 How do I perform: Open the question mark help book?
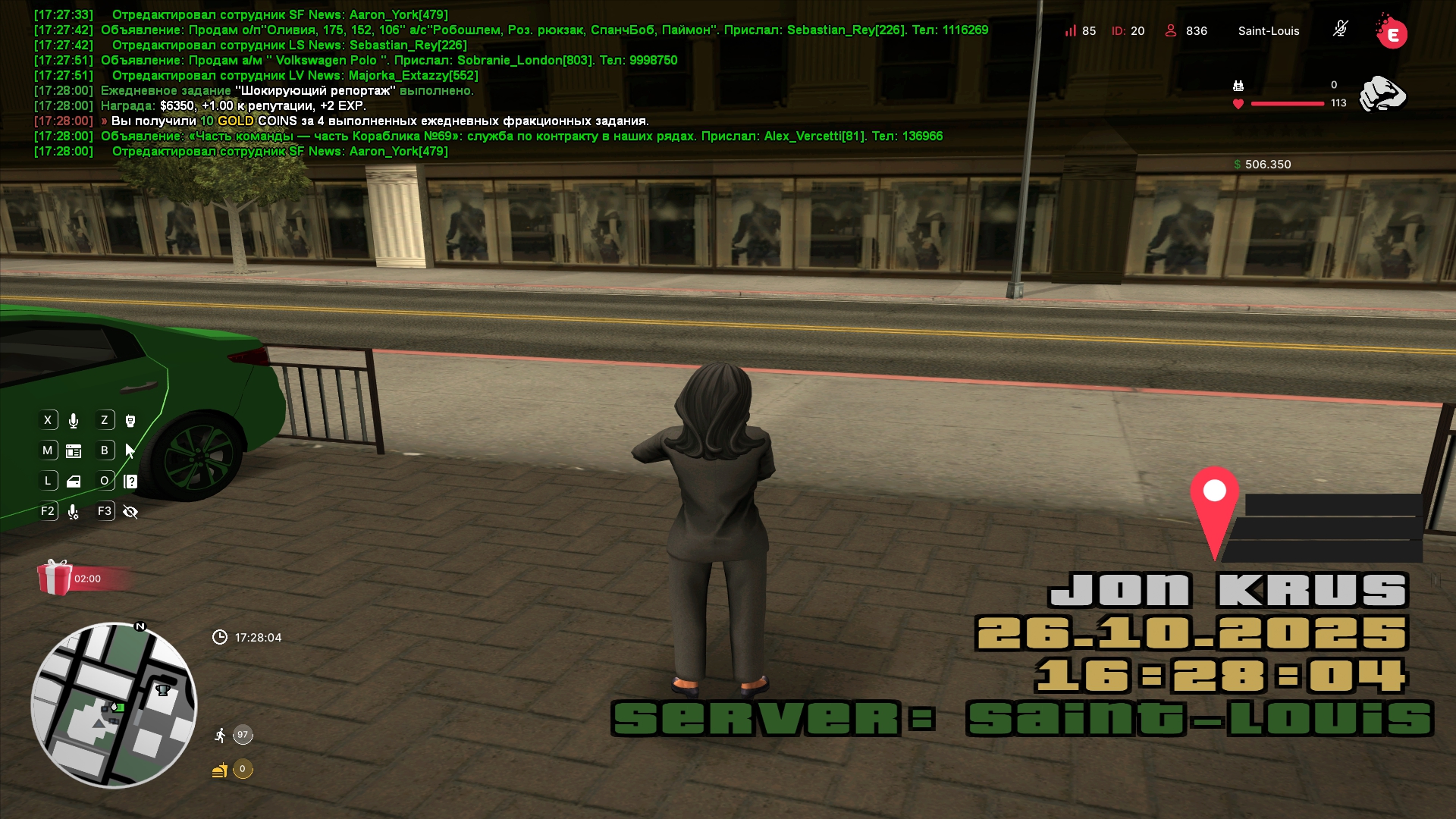click(x=130, y=482)
